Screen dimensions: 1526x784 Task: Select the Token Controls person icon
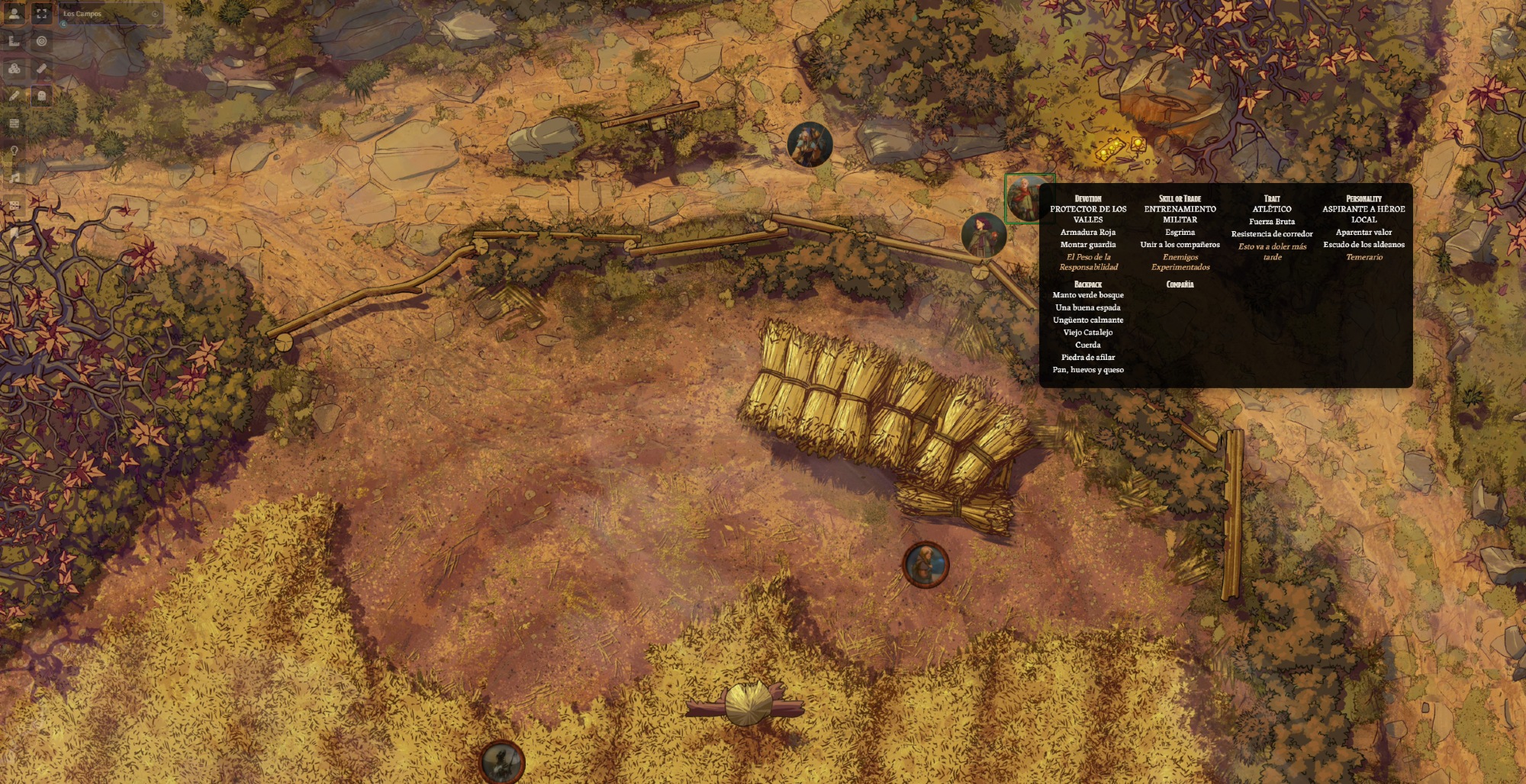click(14, 14)
